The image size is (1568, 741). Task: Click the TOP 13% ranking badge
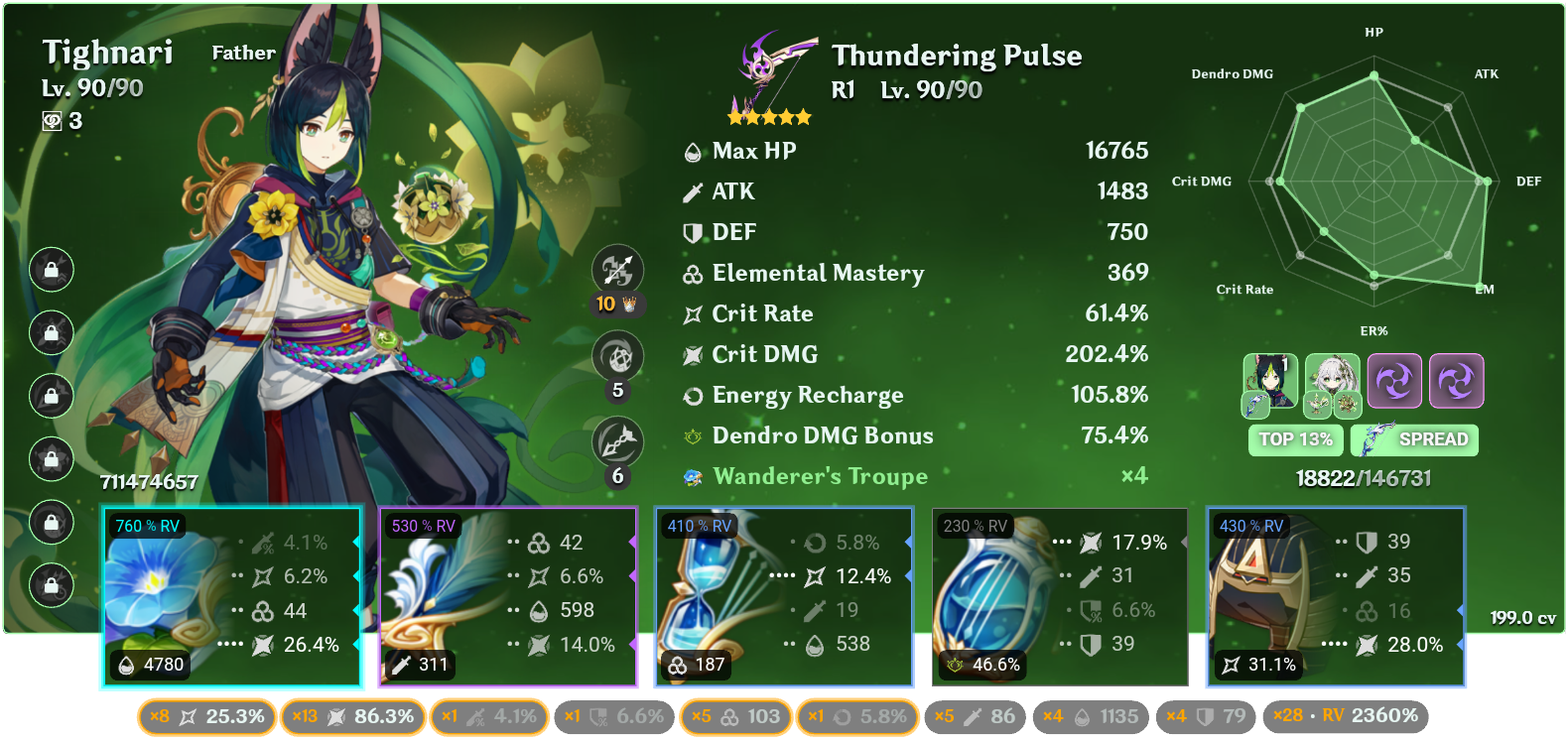click(1295, 439)
